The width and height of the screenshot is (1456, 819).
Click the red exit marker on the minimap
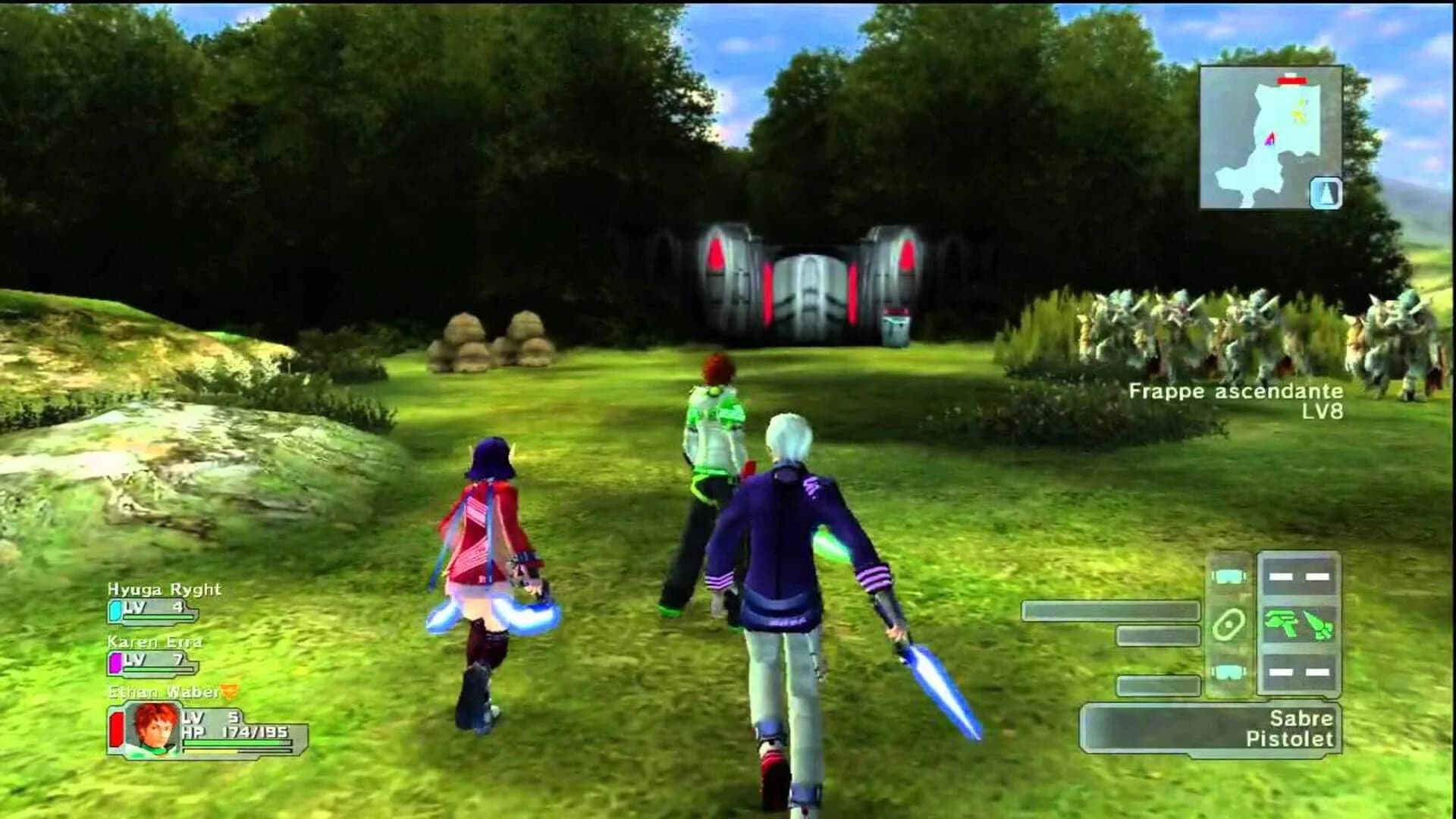pos(1292,80)
